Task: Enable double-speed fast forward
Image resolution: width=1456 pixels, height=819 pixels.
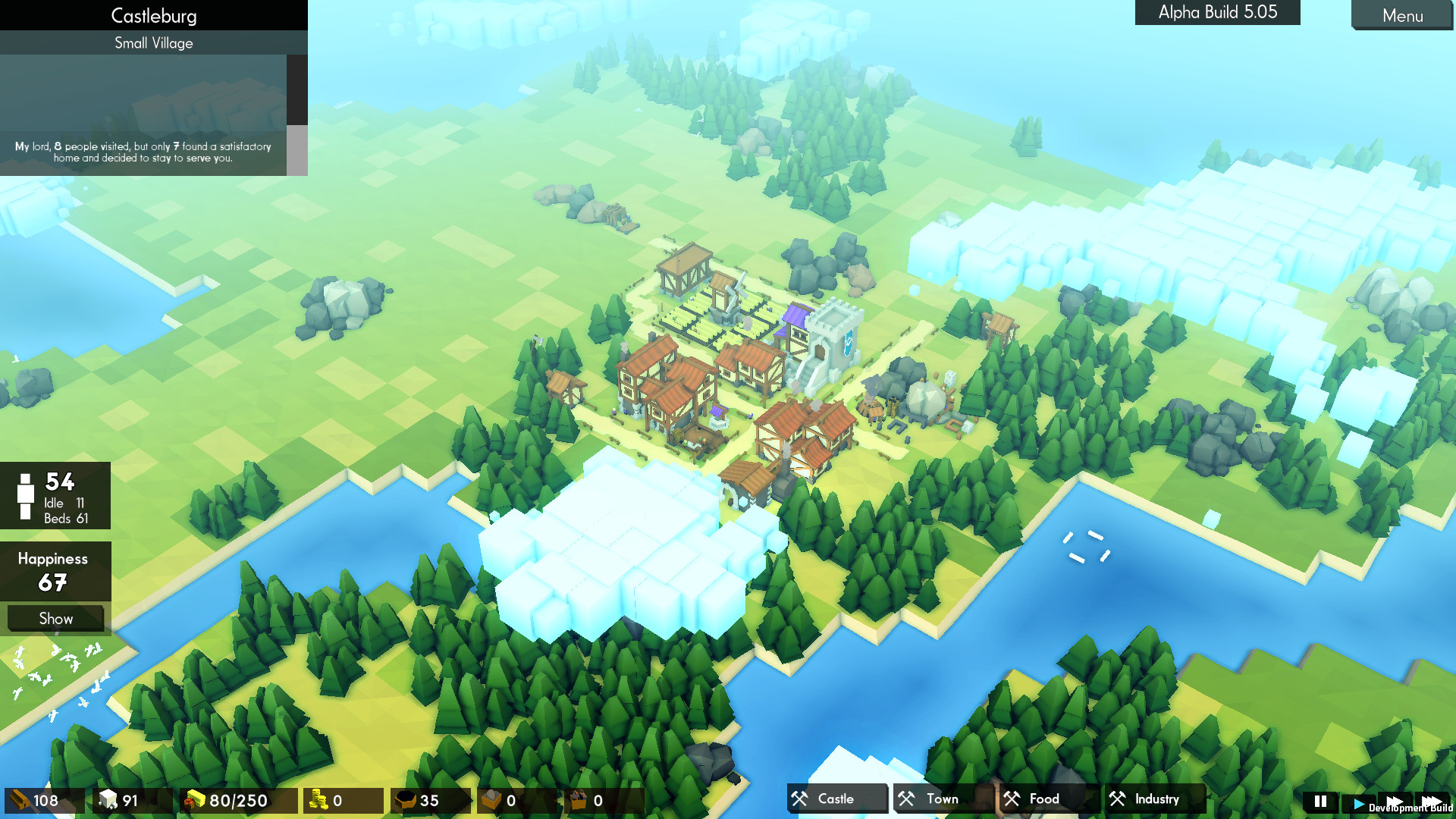Action: [1396, 801]
